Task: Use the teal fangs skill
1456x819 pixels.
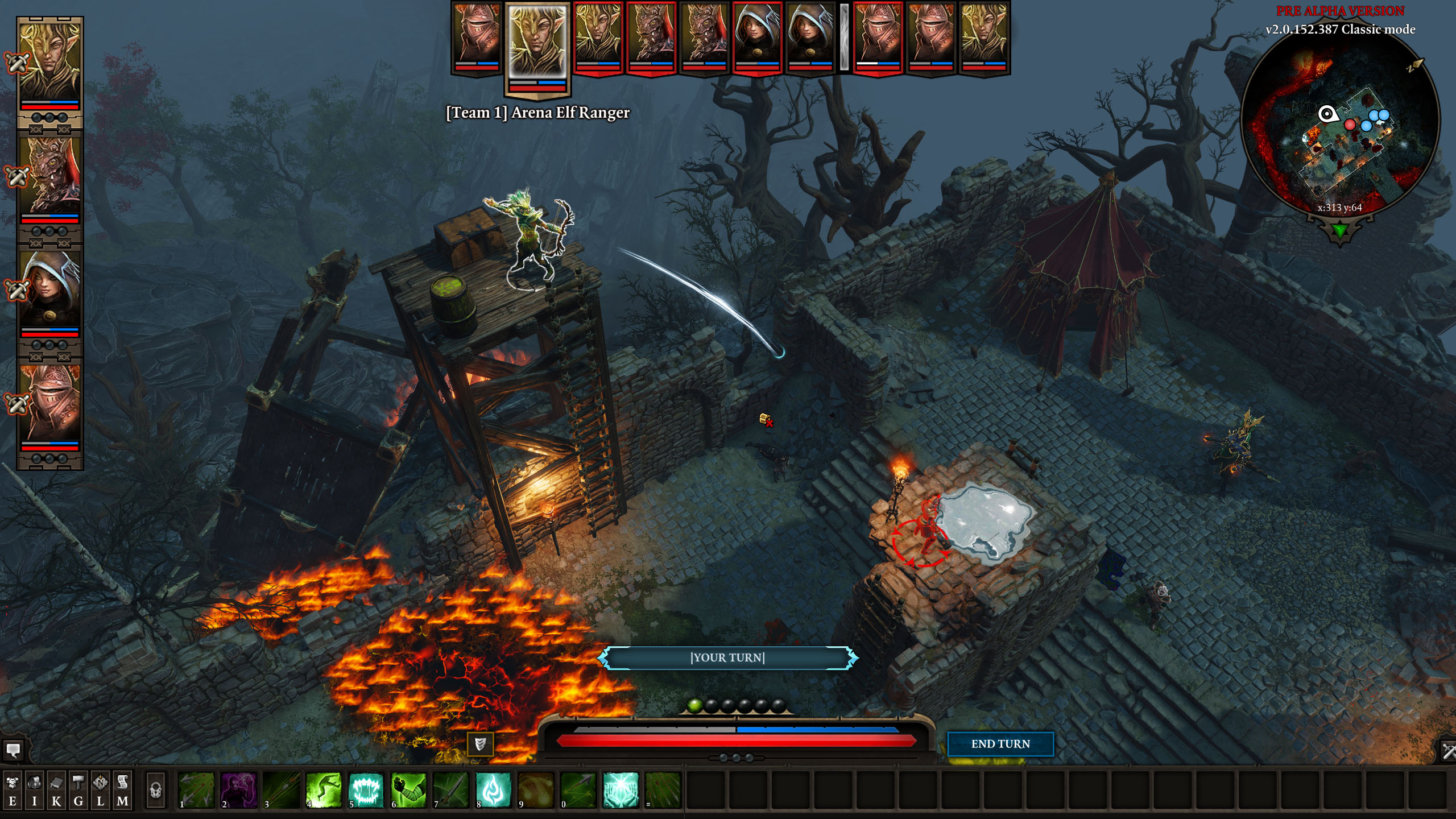Action: coord(366,790)
